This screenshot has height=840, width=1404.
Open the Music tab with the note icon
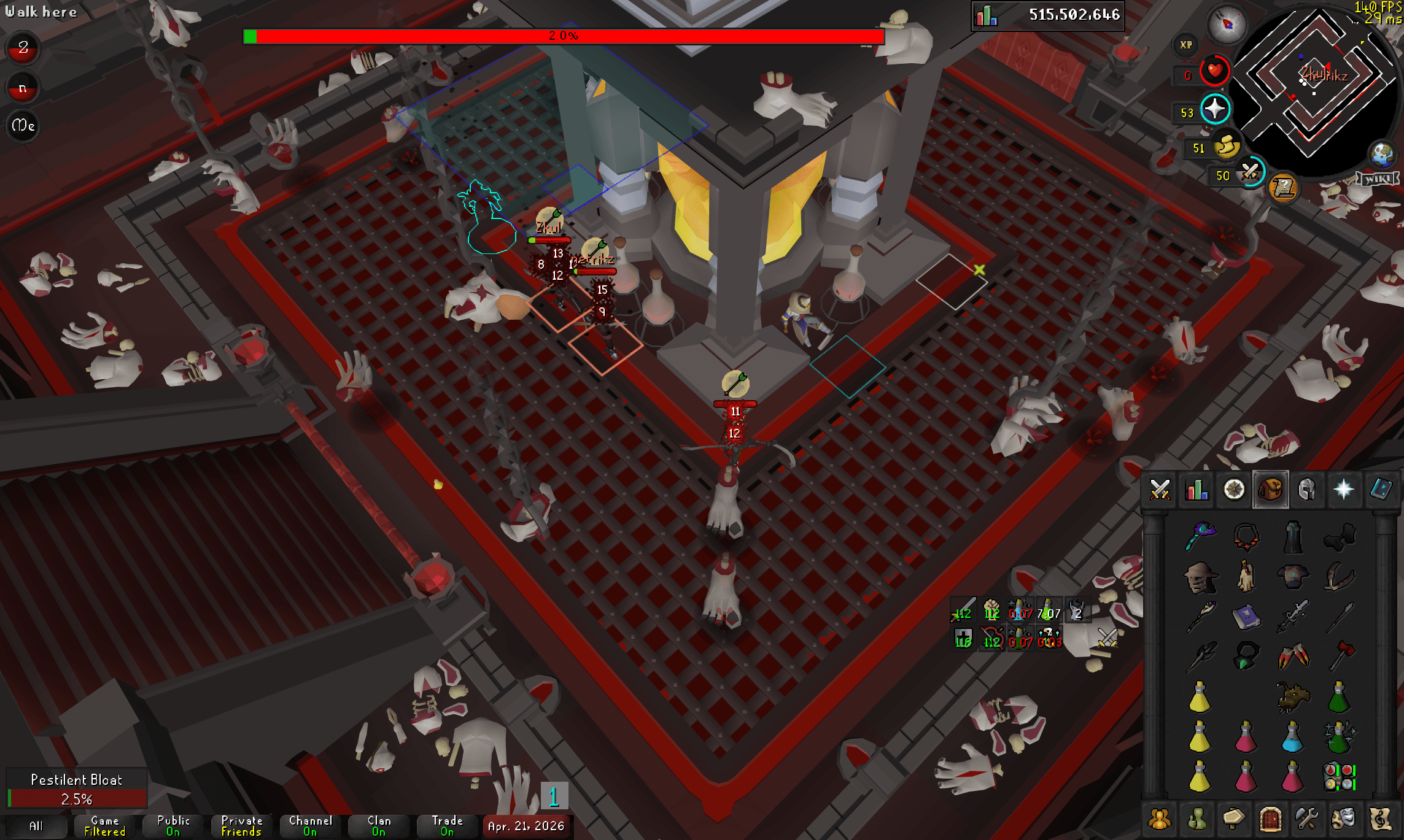(1381, 818)
